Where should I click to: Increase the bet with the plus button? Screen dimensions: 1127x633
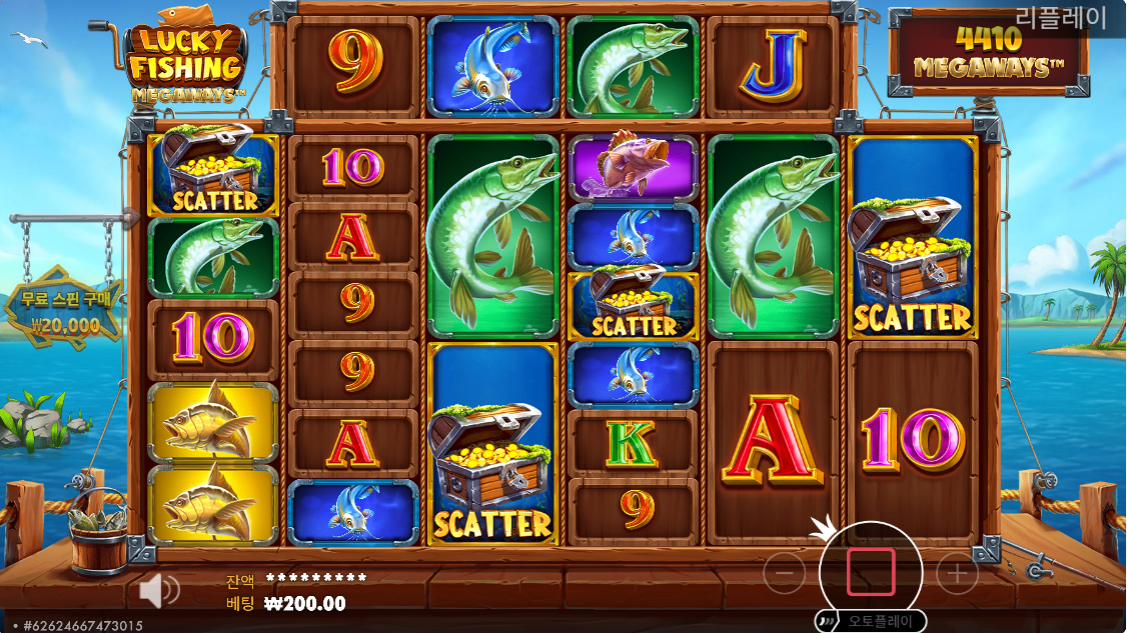coord(957,573)
